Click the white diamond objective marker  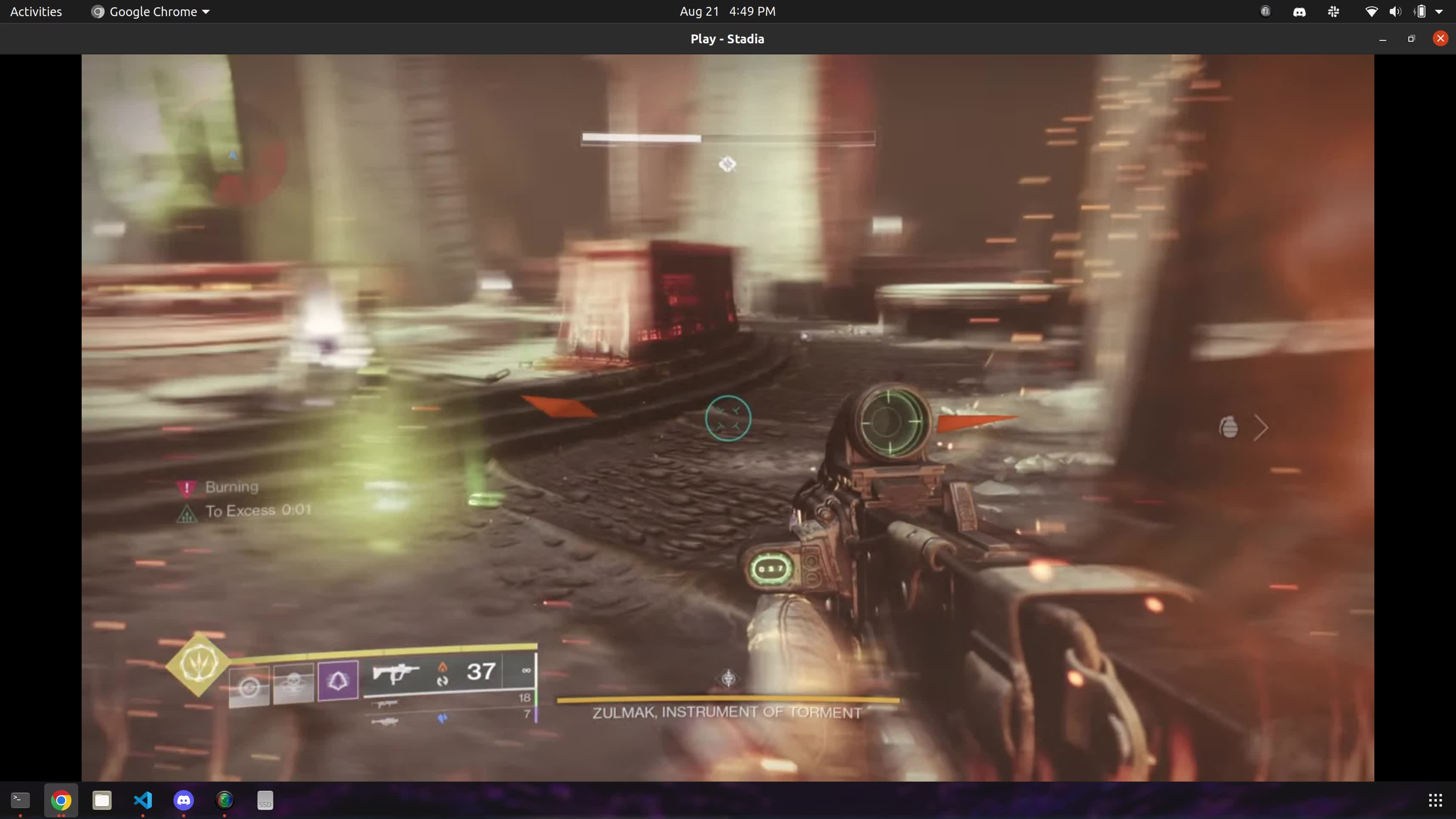[x=728, y=164]
